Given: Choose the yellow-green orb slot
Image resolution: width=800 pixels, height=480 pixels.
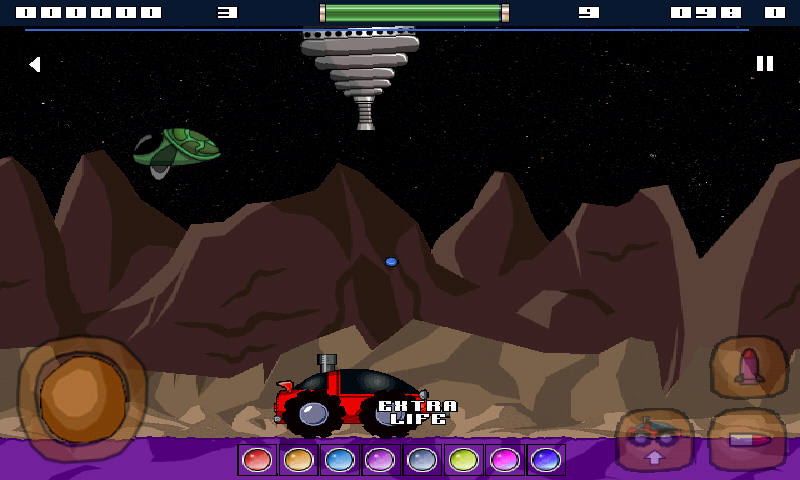Looking at the screenshot, I should click(463, 460).
